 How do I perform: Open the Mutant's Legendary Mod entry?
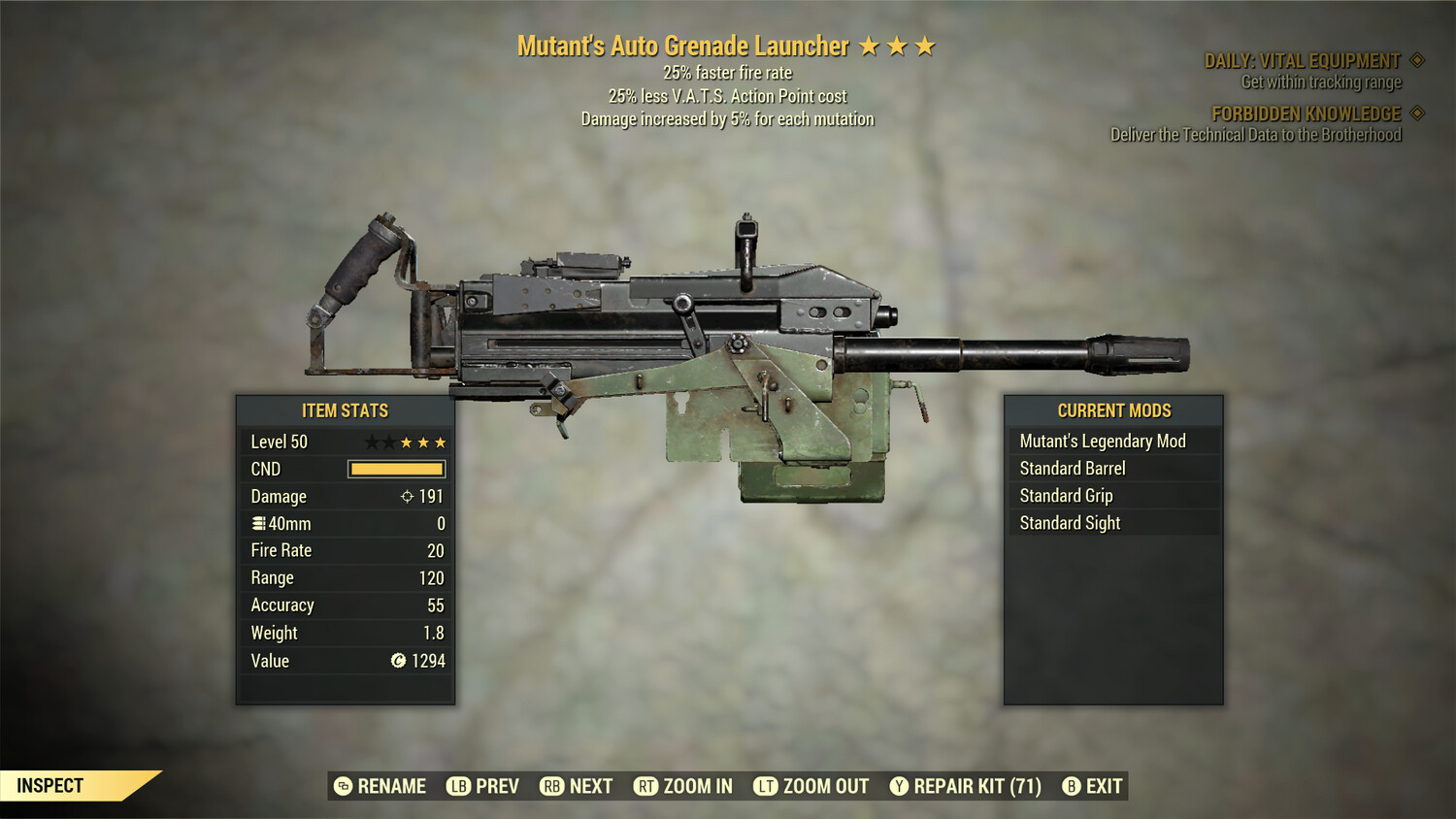(1102, 441)
